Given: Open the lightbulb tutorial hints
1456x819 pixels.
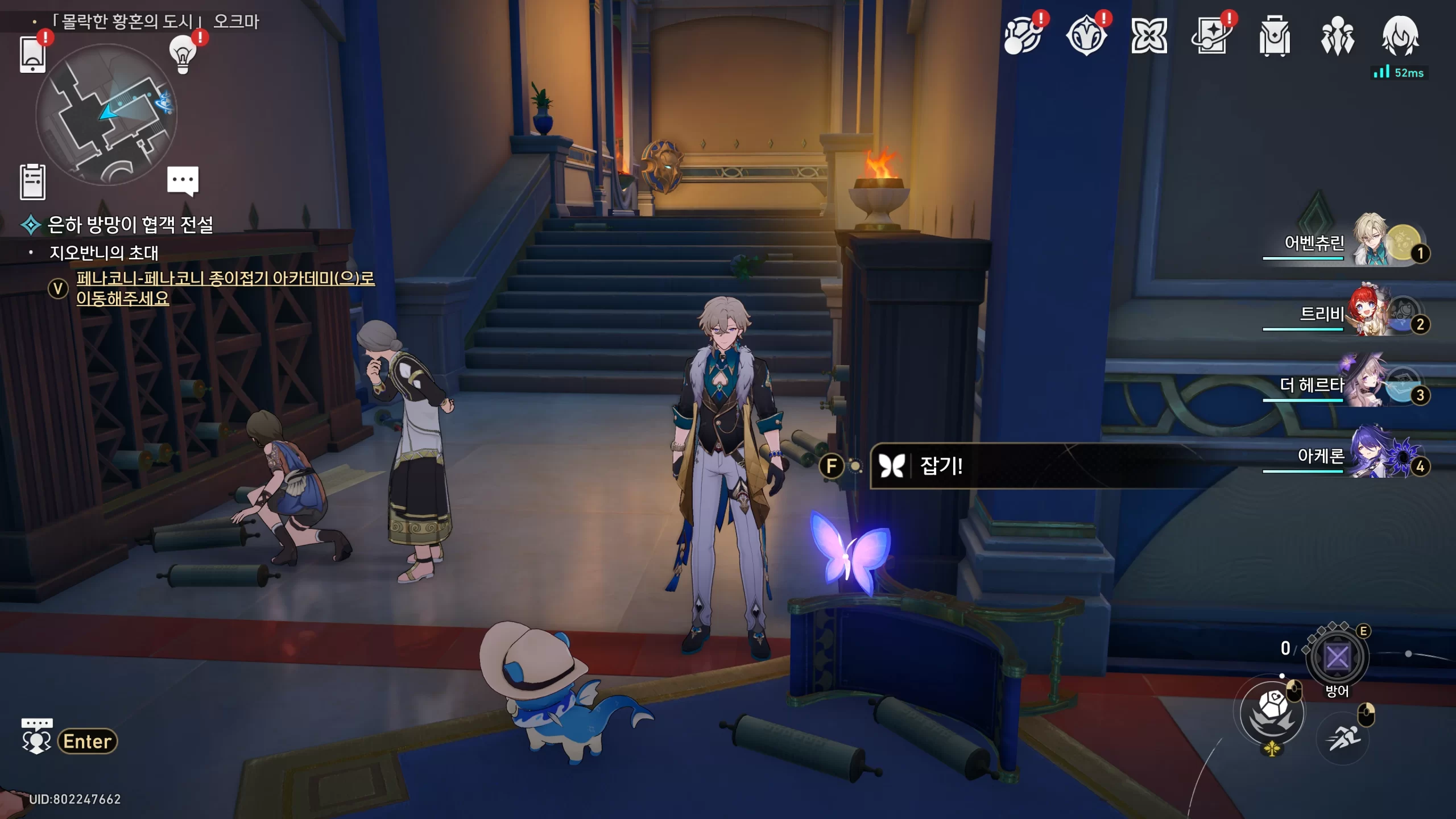Looking at the screenshot, I should (x=183, y=55).
